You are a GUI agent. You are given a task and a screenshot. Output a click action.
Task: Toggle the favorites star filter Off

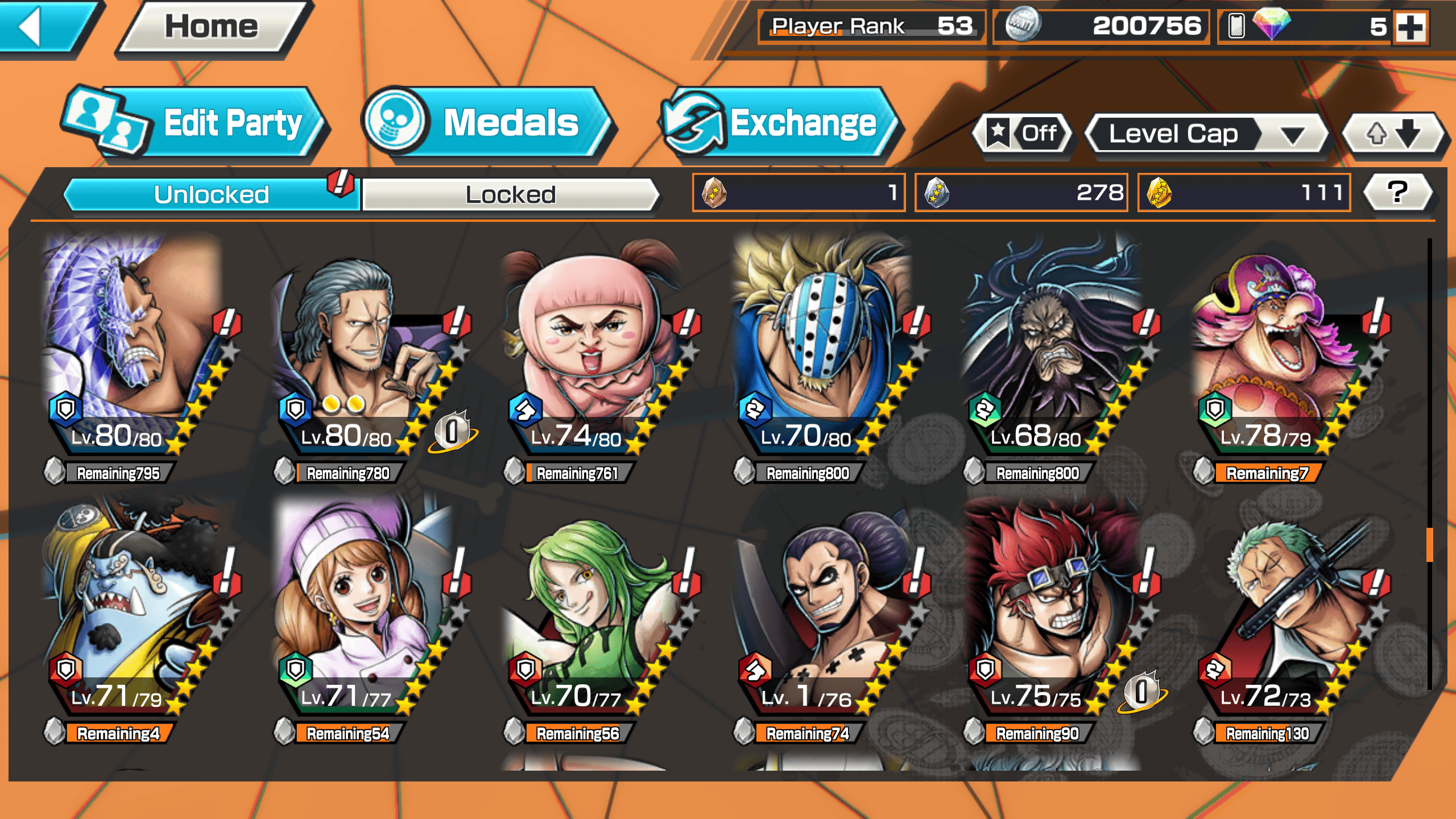(x=1024, y=134)
